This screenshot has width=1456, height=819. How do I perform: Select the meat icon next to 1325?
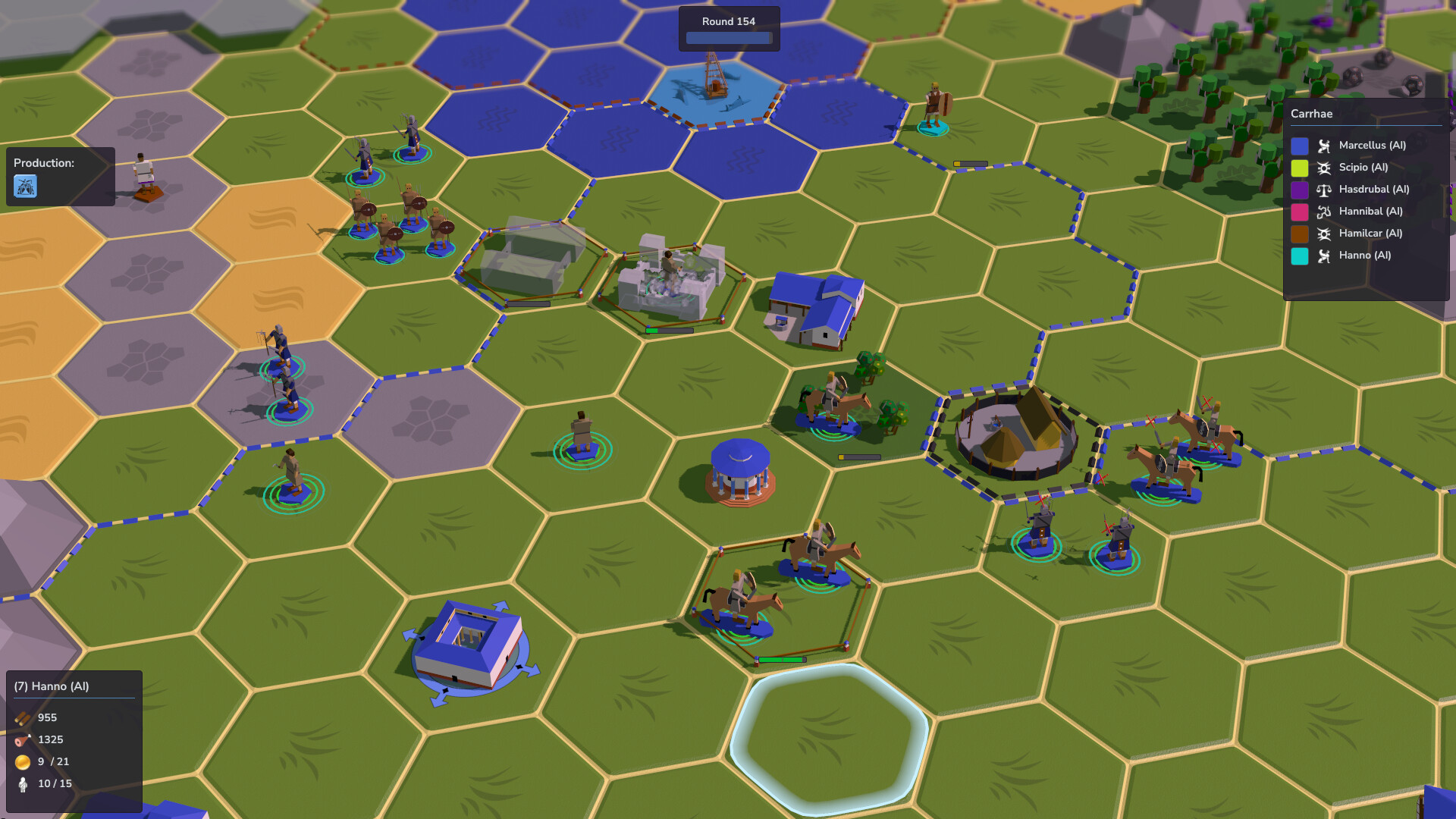click(22, 739)
